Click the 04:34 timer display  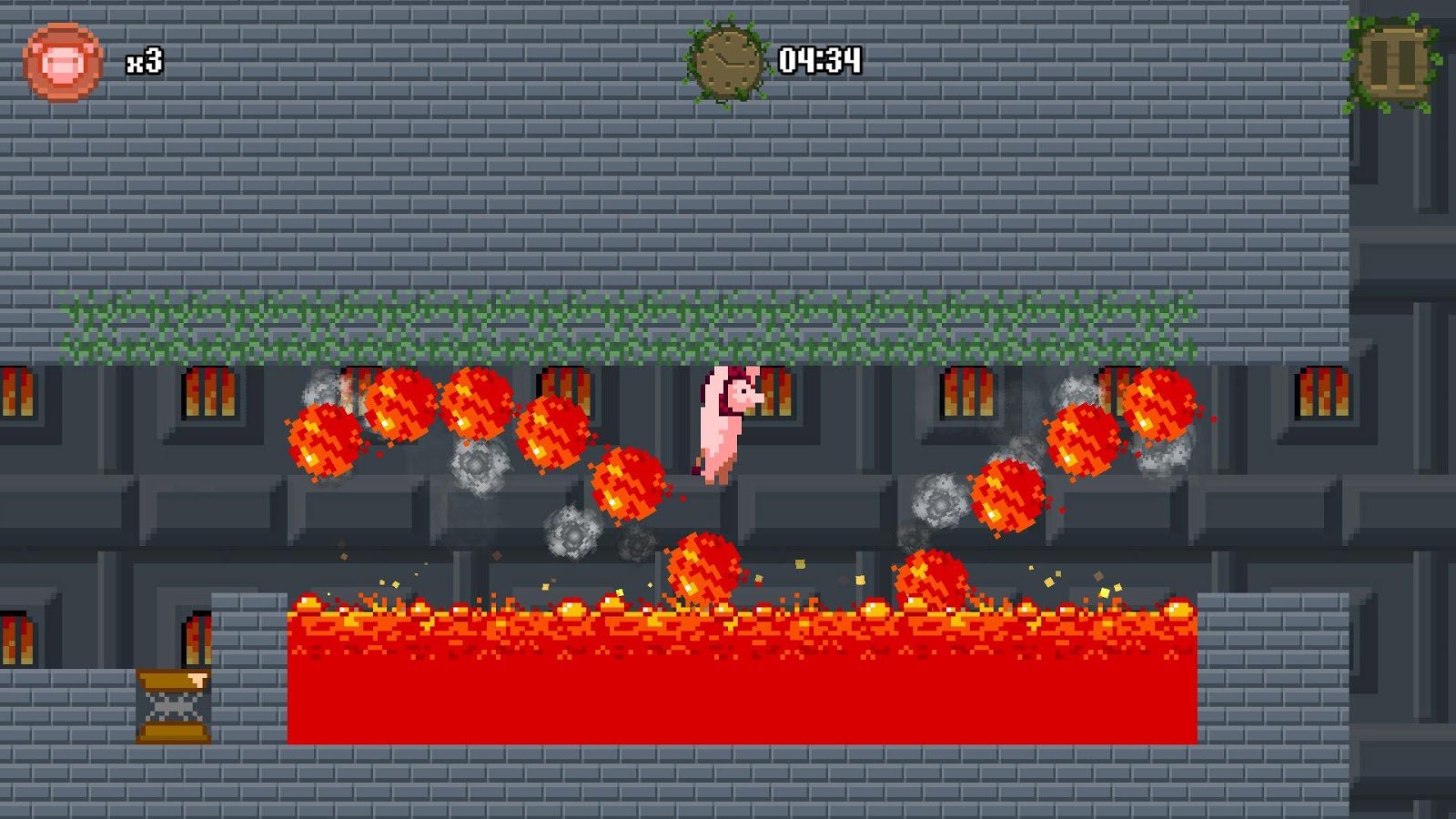pyautogui.click(x=821, y=60)
